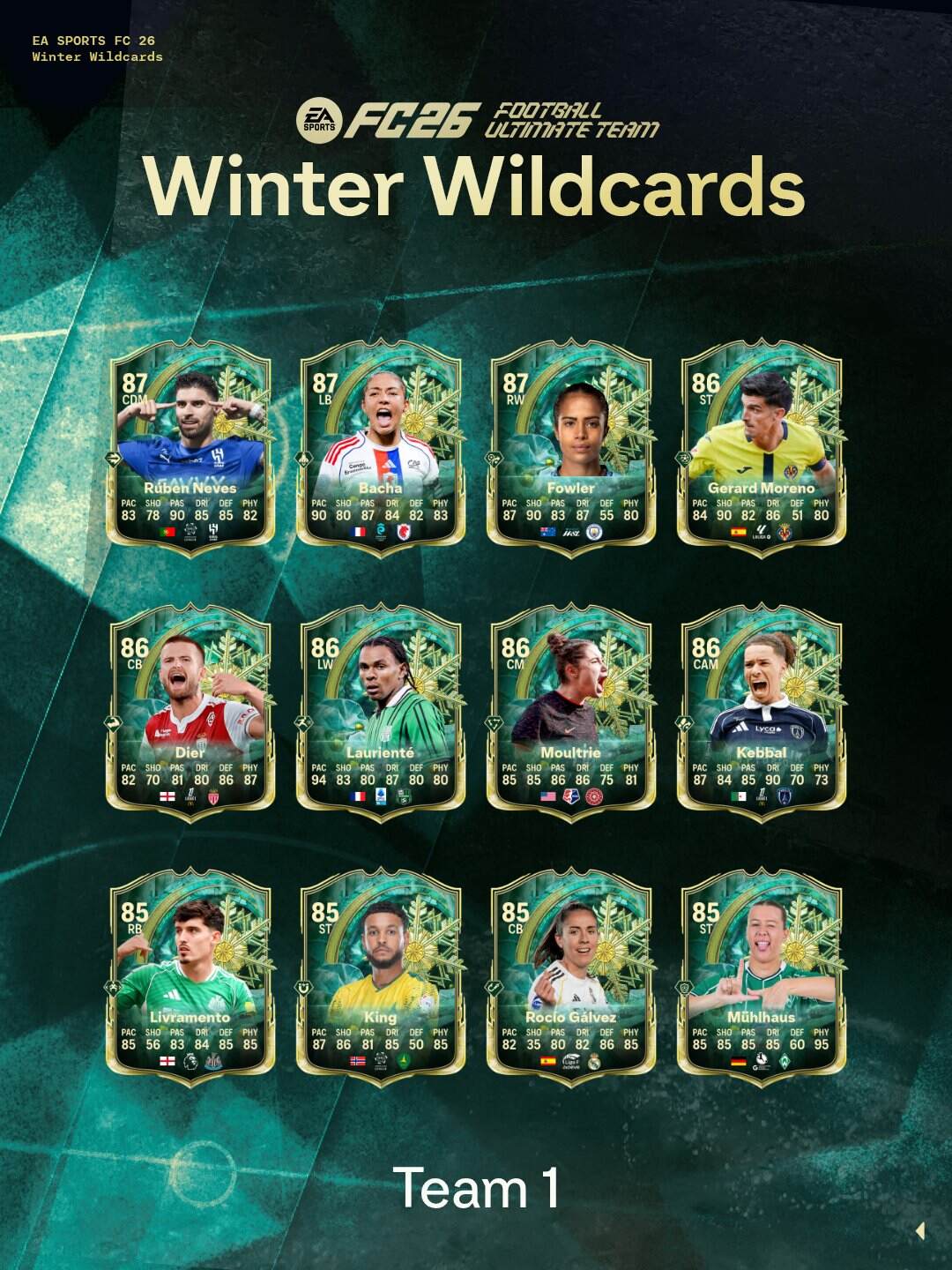Choose the King 85 ST card
The width and height of the screenshot is (952, 1270).
[381, 979]
